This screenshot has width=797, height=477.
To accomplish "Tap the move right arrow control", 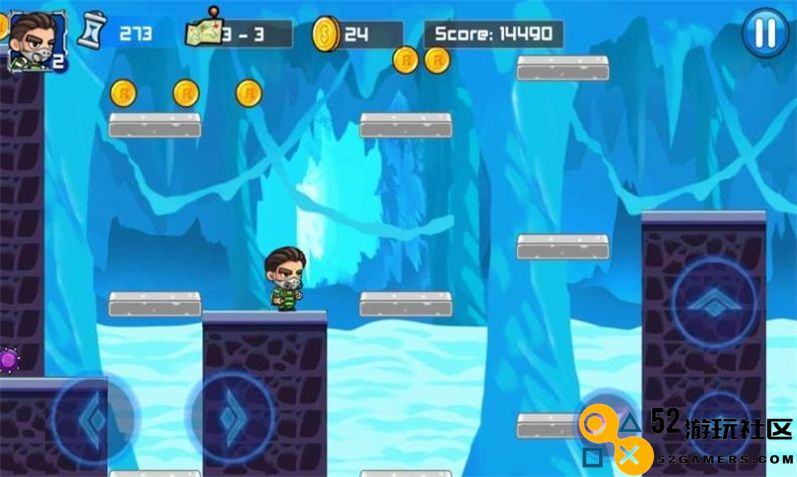I will (x=232, y=415).
